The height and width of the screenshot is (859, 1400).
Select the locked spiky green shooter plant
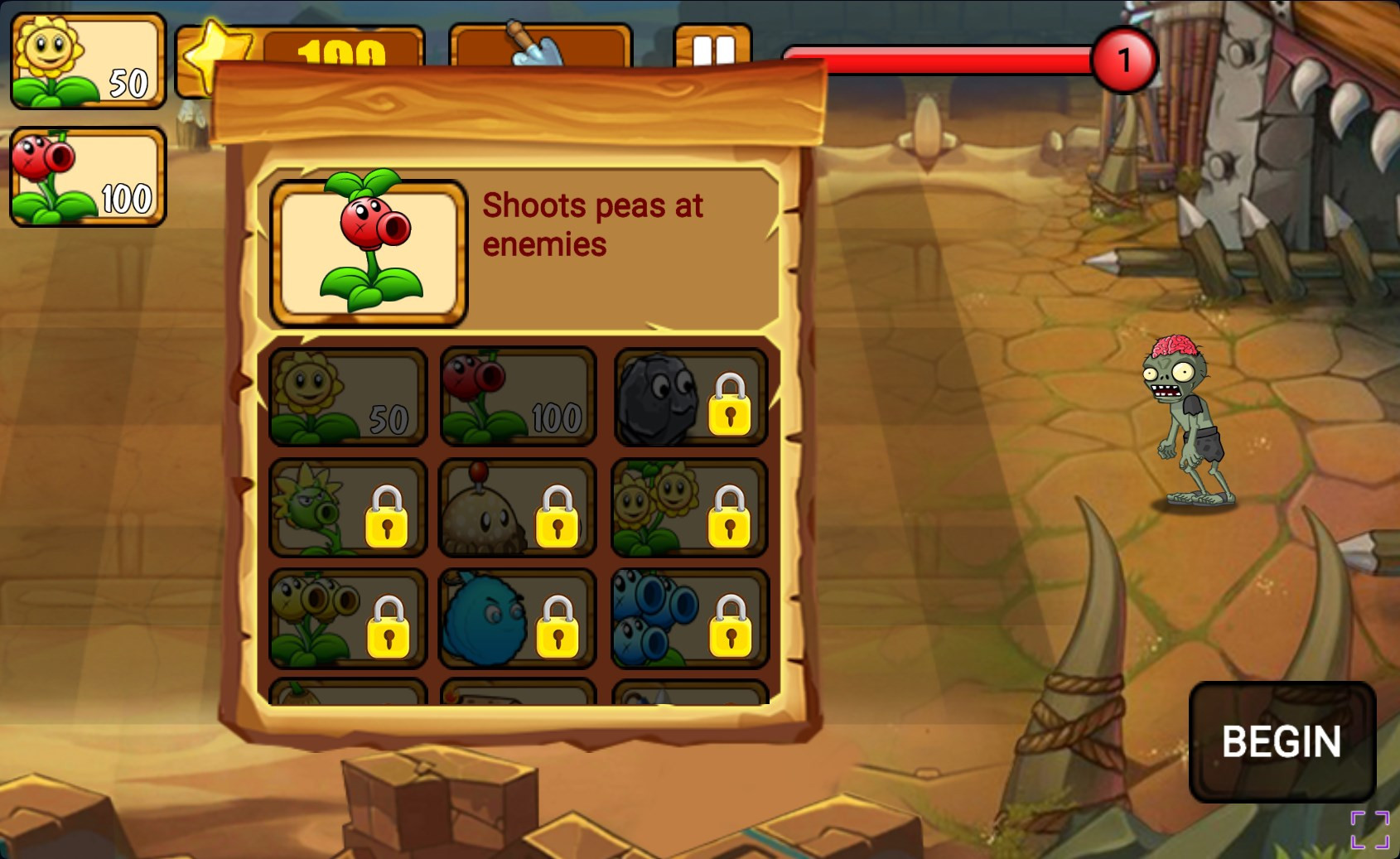(348, 508)
